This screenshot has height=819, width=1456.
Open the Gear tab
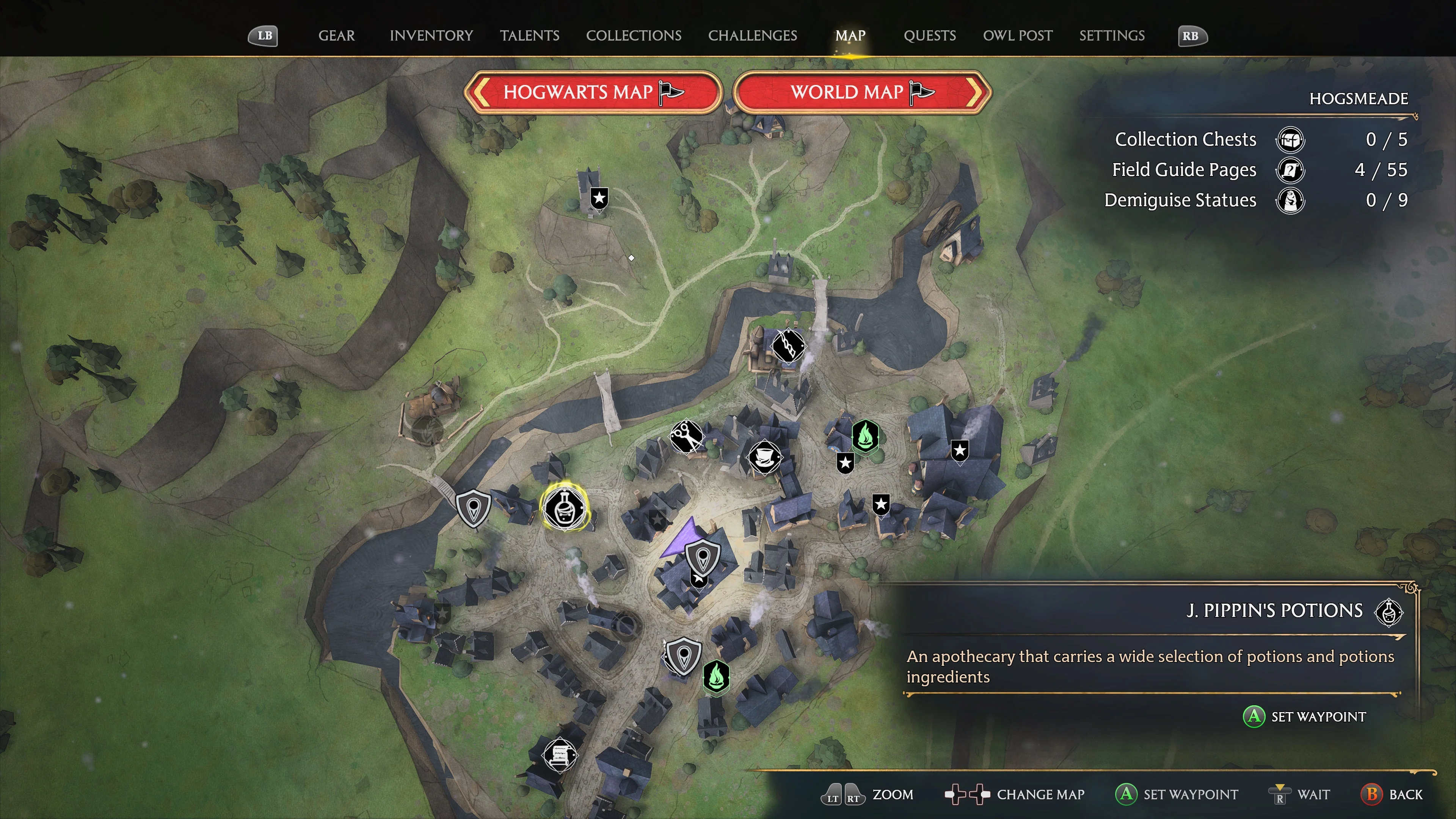tap(336, 36)
